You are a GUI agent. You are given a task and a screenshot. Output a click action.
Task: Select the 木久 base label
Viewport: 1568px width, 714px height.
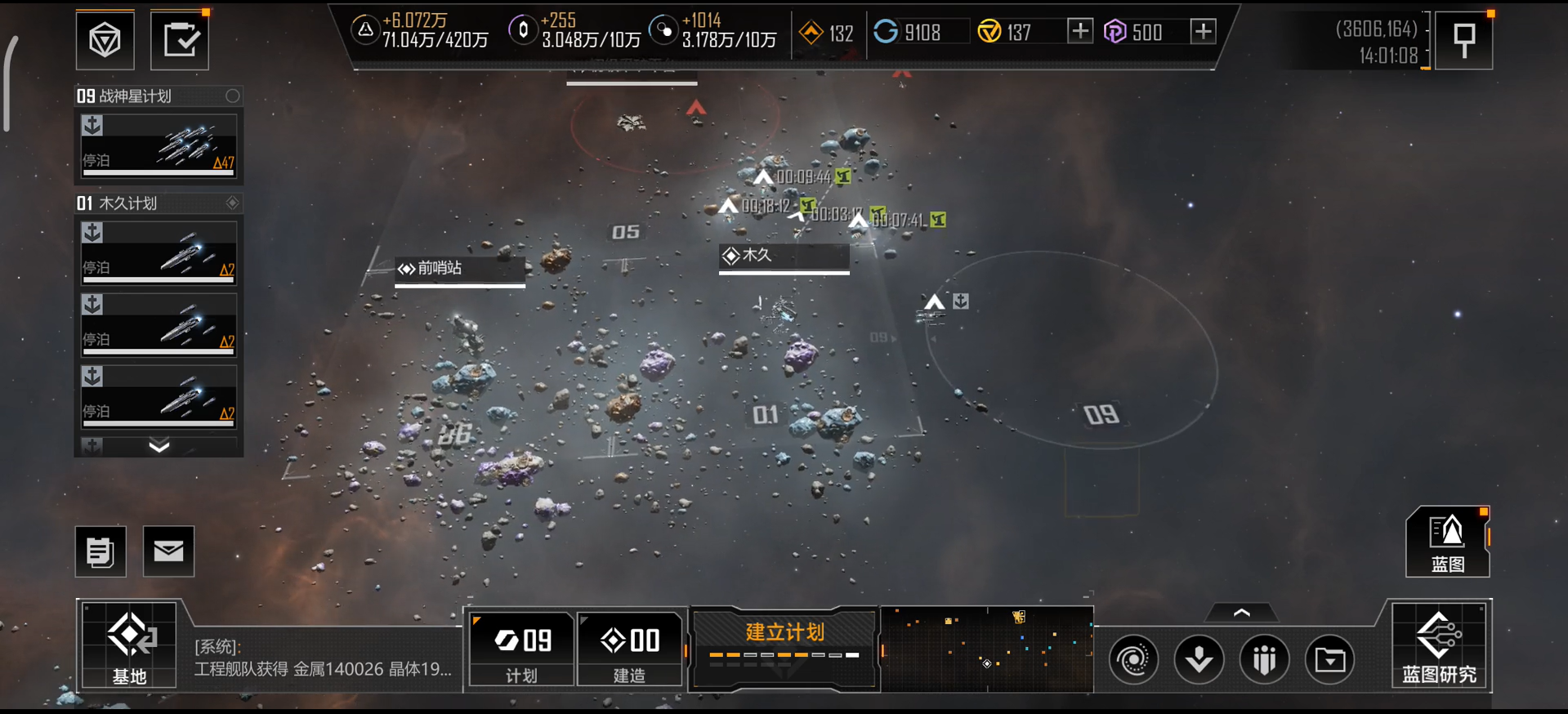click(784, 257)
